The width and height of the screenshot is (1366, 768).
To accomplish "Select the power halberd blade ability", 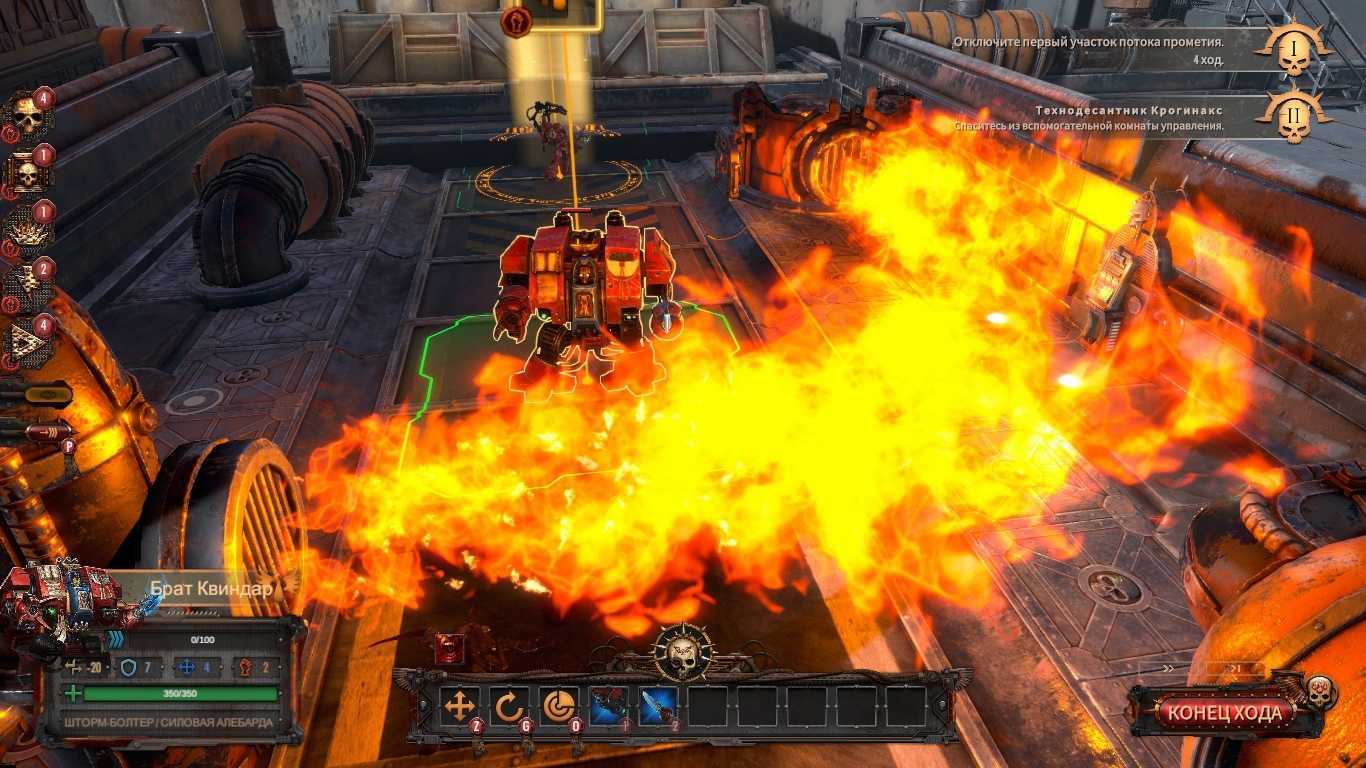I will [657, 706].
